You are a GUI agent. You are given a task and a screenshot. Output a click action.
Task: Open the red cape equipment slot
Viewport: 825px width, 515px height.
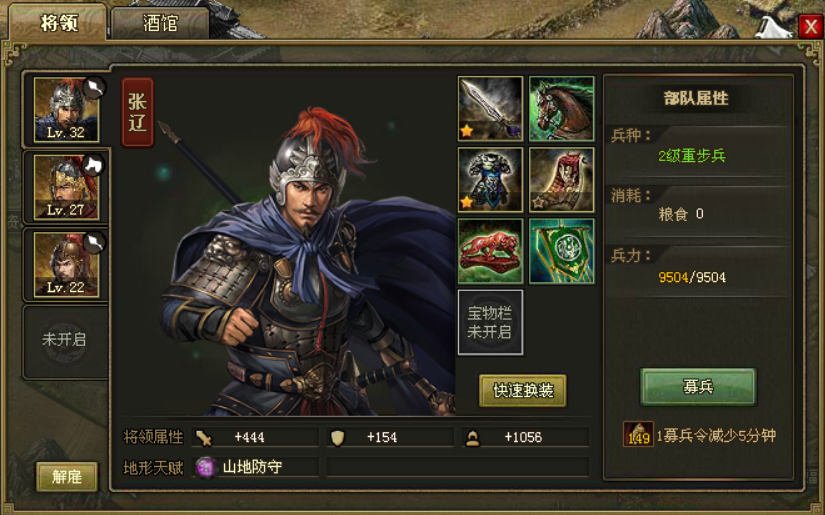point(561,180)
